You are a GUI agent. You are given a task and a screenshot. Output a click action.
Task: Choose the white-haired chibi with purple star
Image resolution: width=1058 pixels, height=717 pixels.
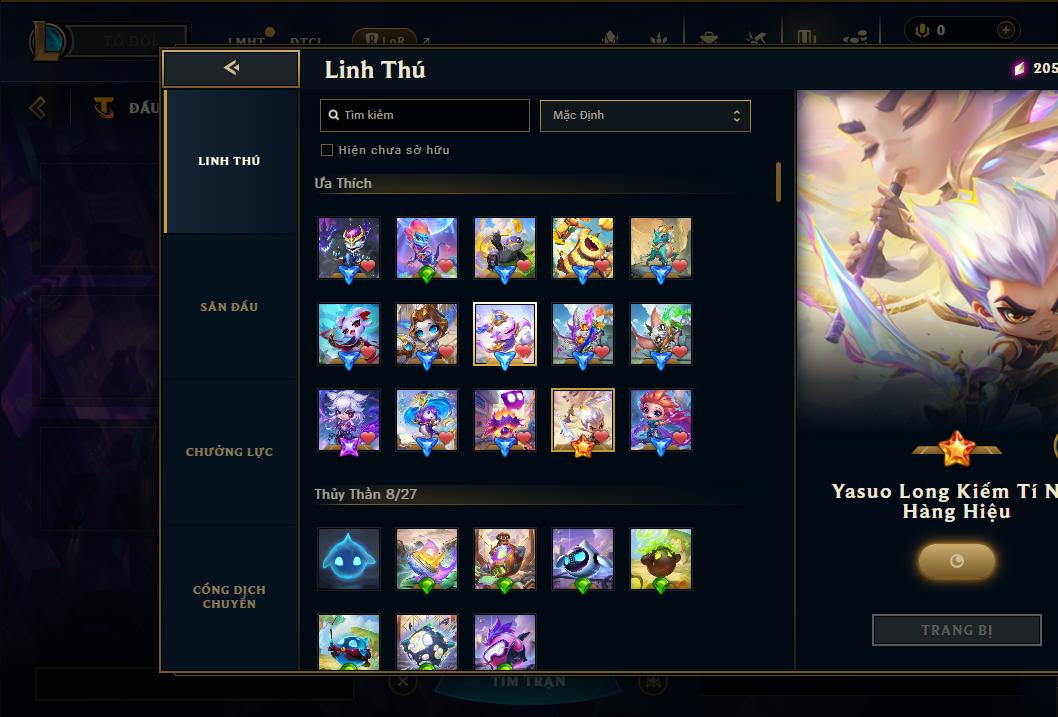click(349, 420)
